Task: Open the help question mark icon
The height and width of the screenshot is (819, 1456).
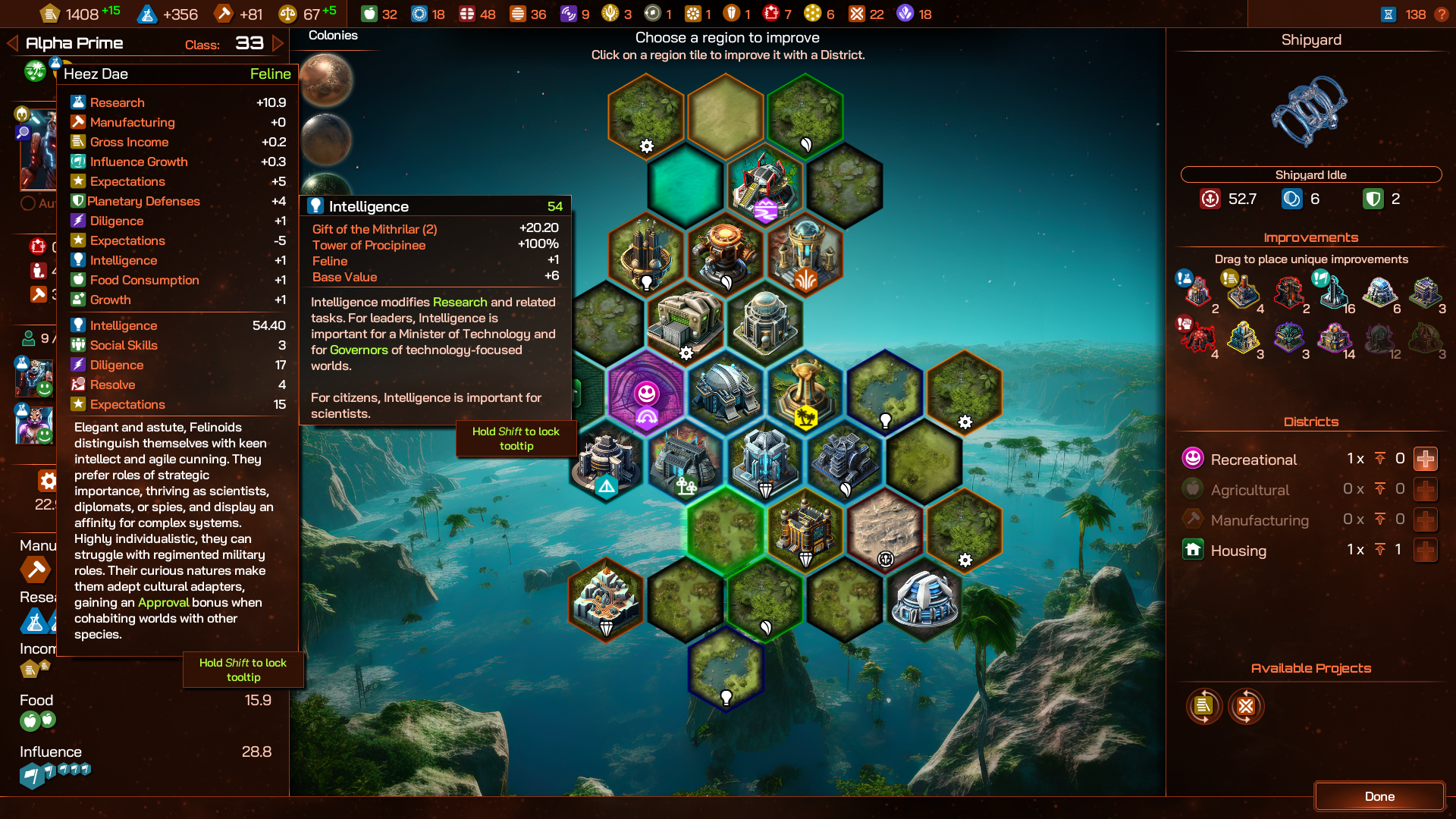Action: (x=1442, y=14)
